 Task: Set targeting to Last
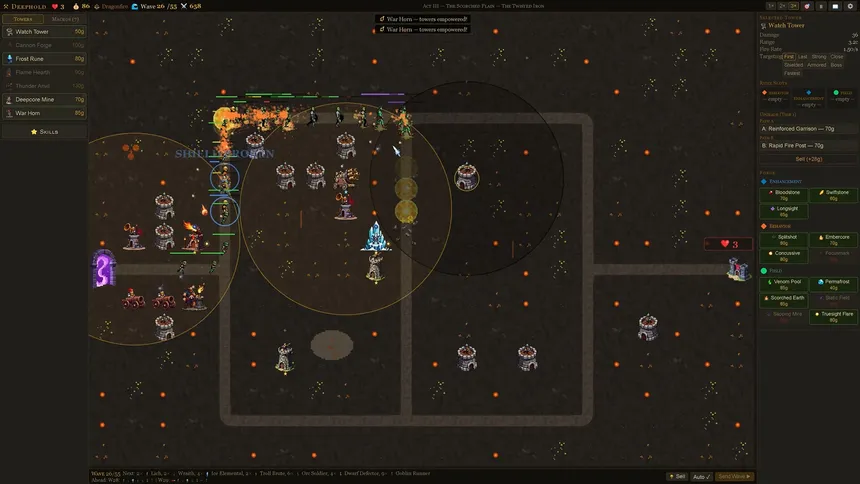pyautogui.click(x=803, y=57)
